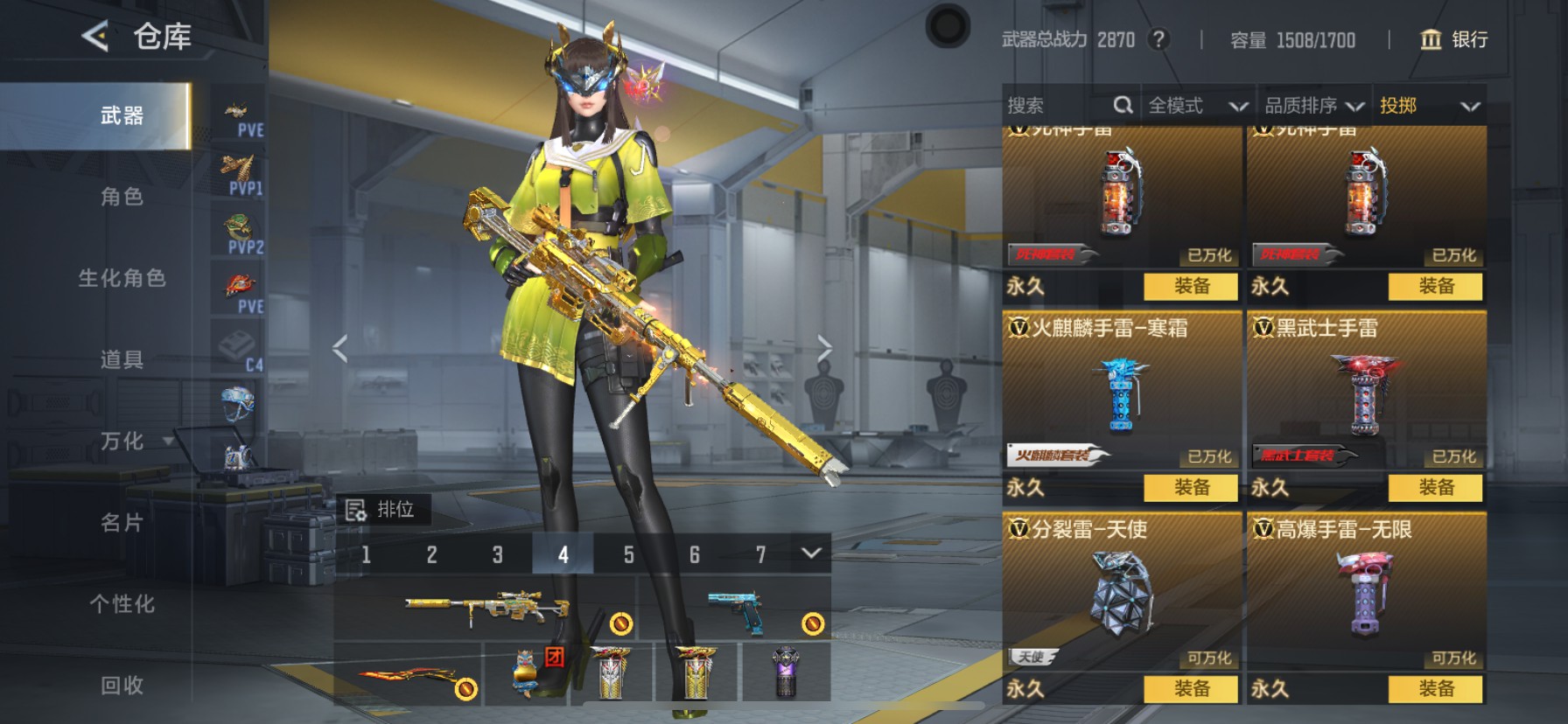Select loadout preset slot 1
The height and width of the screenshot is (724, 1568).
pyautogui.click(x=366, y=554)
